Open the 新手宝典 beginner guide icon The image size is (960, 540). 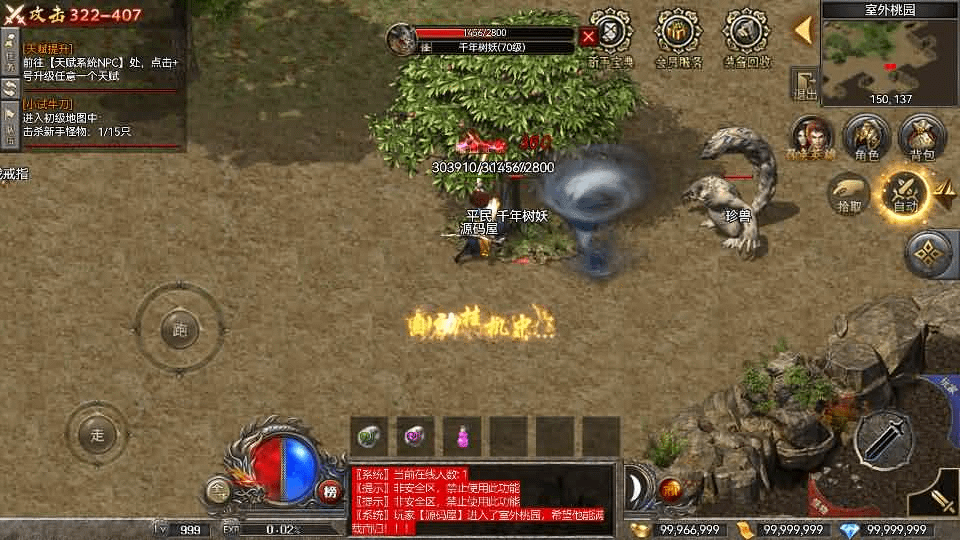610,37
